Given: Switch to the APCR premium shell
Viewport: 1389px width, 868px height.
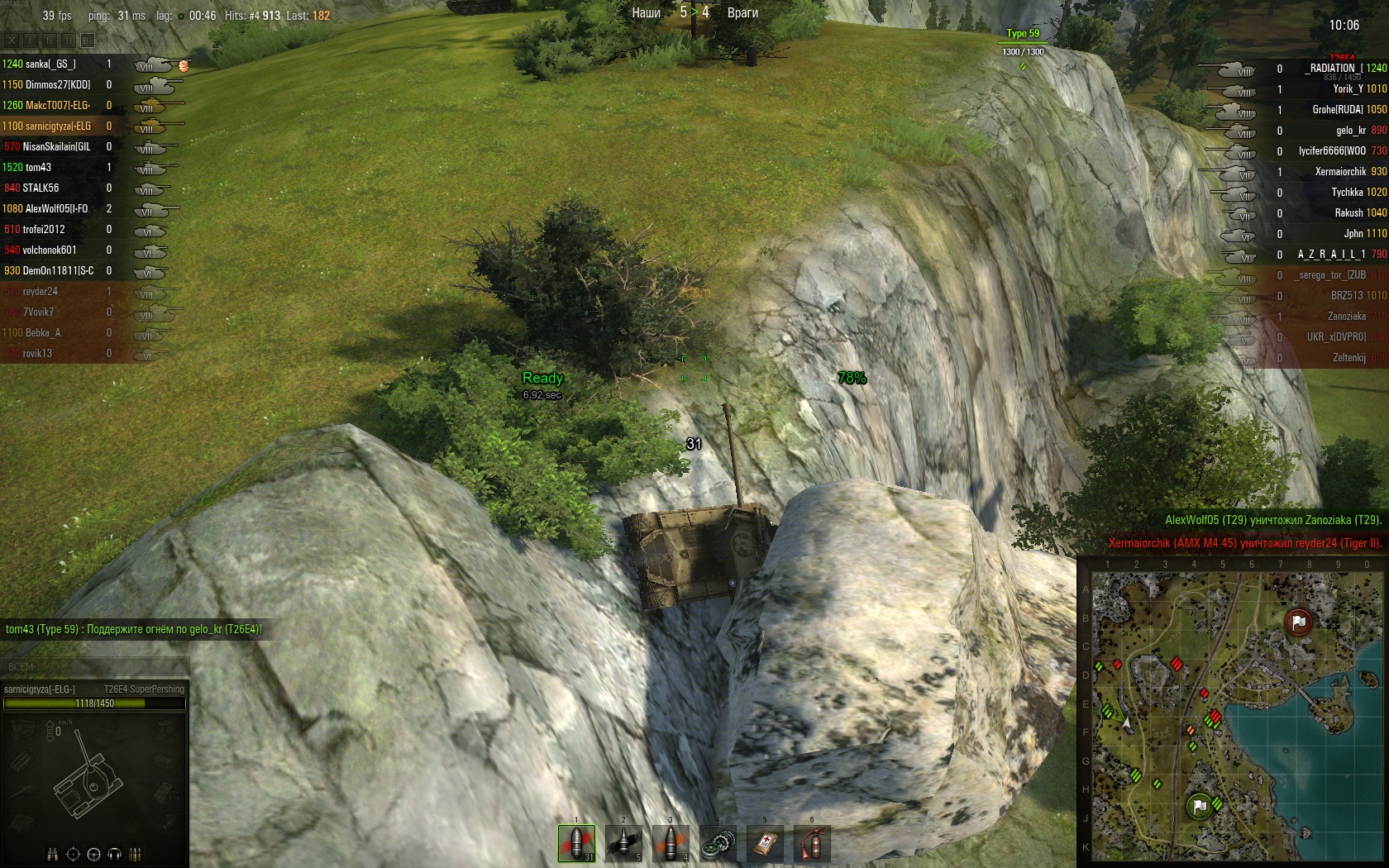Looking at the screenshot, I should (x=623, y=843).
